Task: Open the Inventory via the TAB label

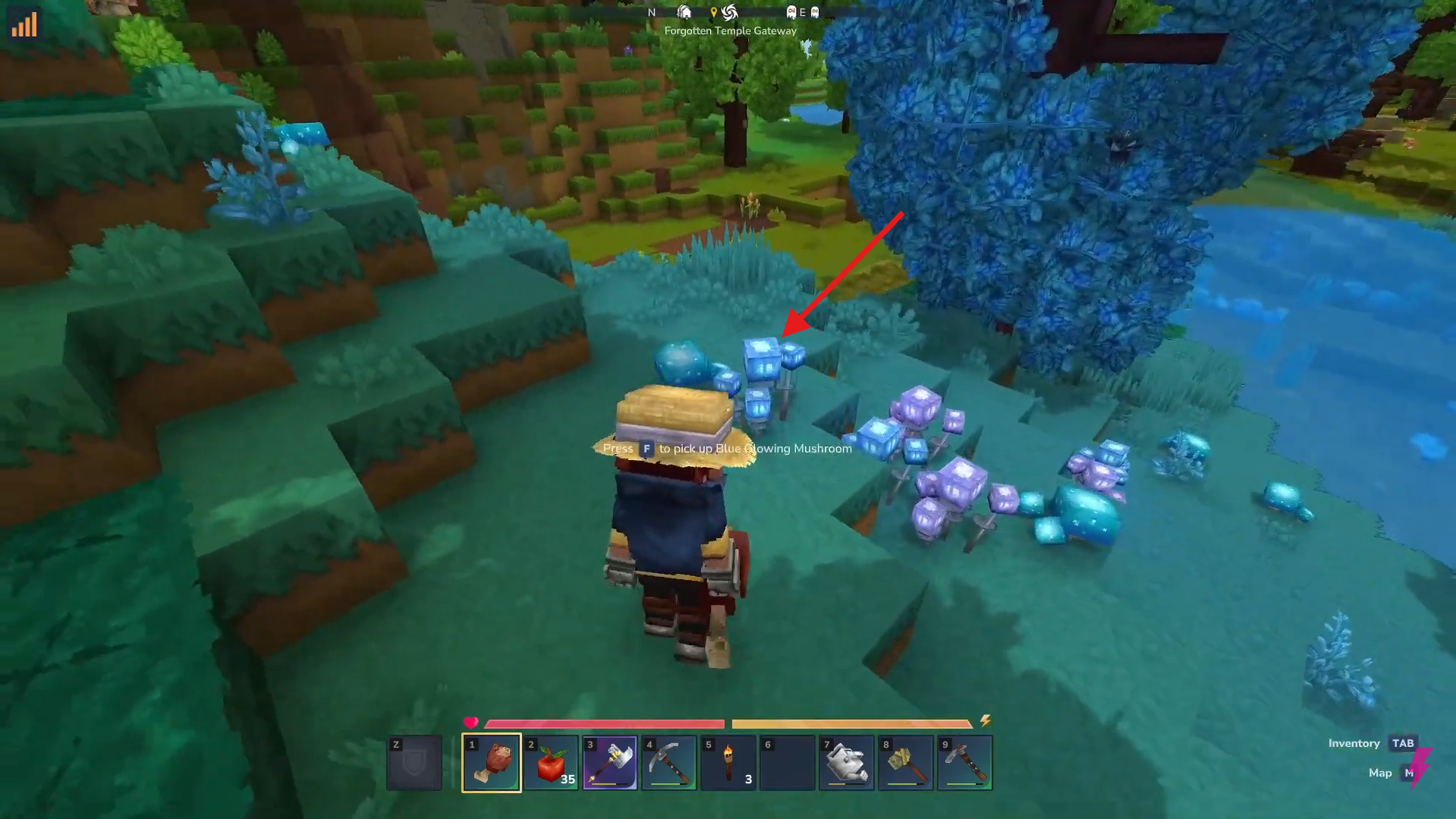Action: pos(1402,743)
